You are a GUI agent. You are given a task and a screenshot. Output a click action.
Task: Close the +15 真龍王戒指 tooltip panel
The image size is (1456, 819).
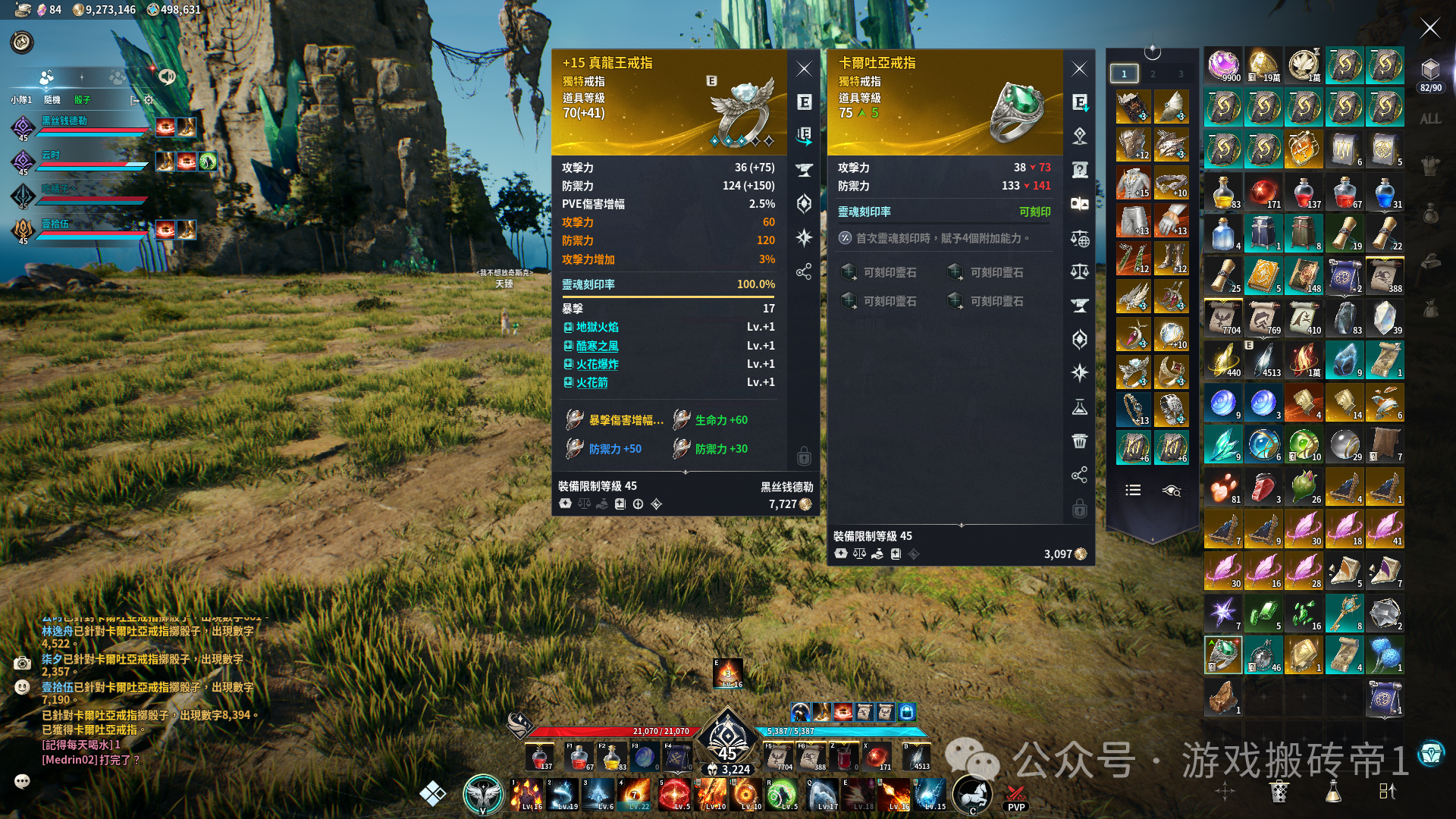click(x=805, y=69)
